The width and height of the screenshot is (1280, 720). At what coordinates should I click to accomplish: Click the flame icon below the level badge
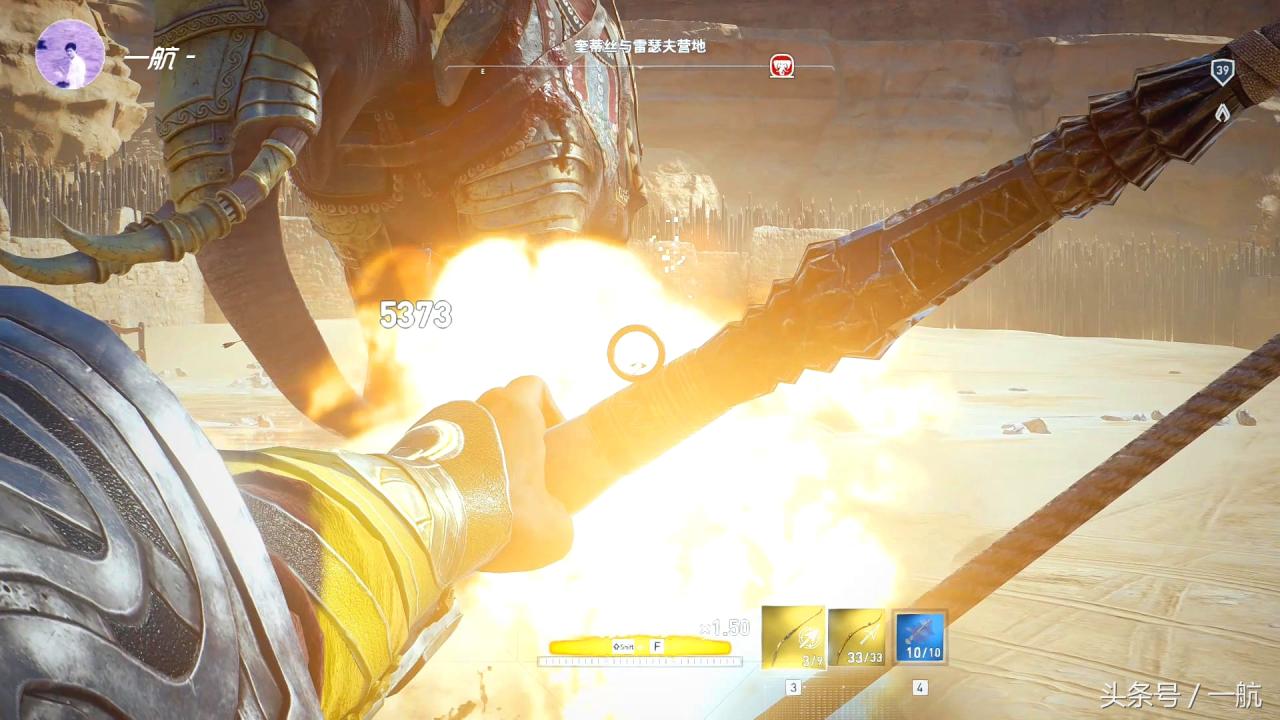coord(1222,112)
